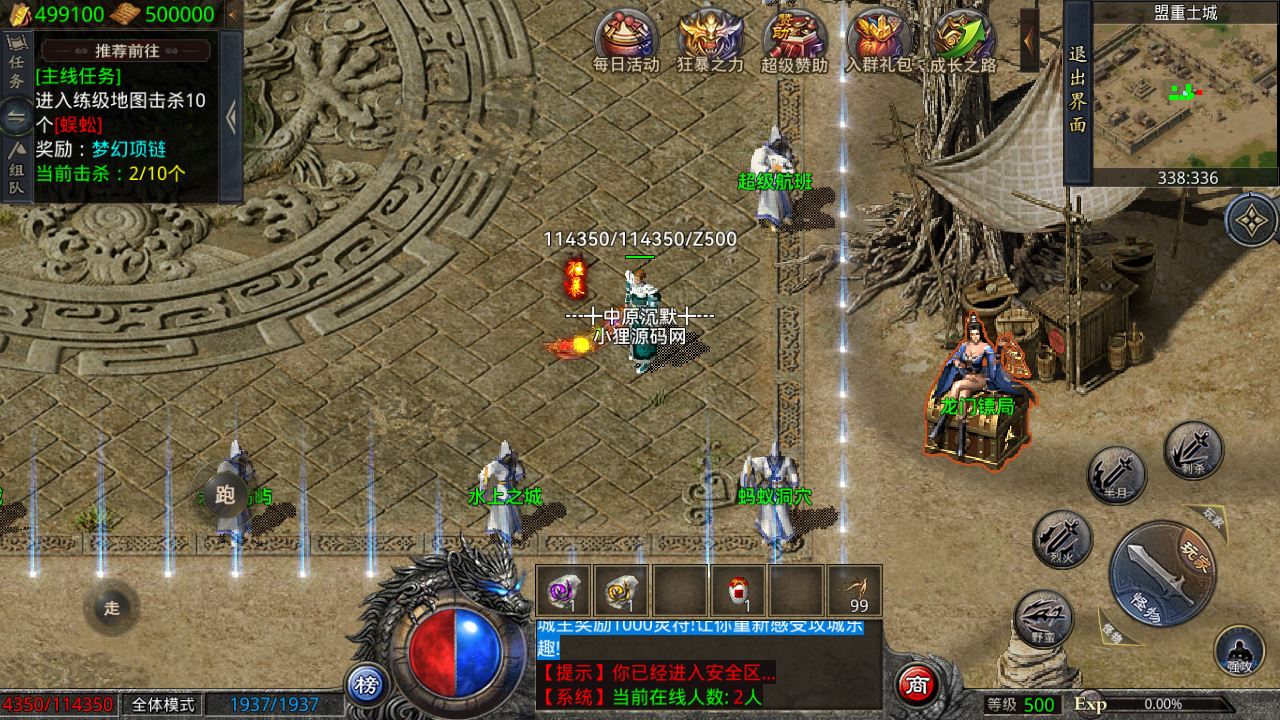Open the 榜 ranking button
This screenshot has height=720, width=1280.
click(367, 685)
